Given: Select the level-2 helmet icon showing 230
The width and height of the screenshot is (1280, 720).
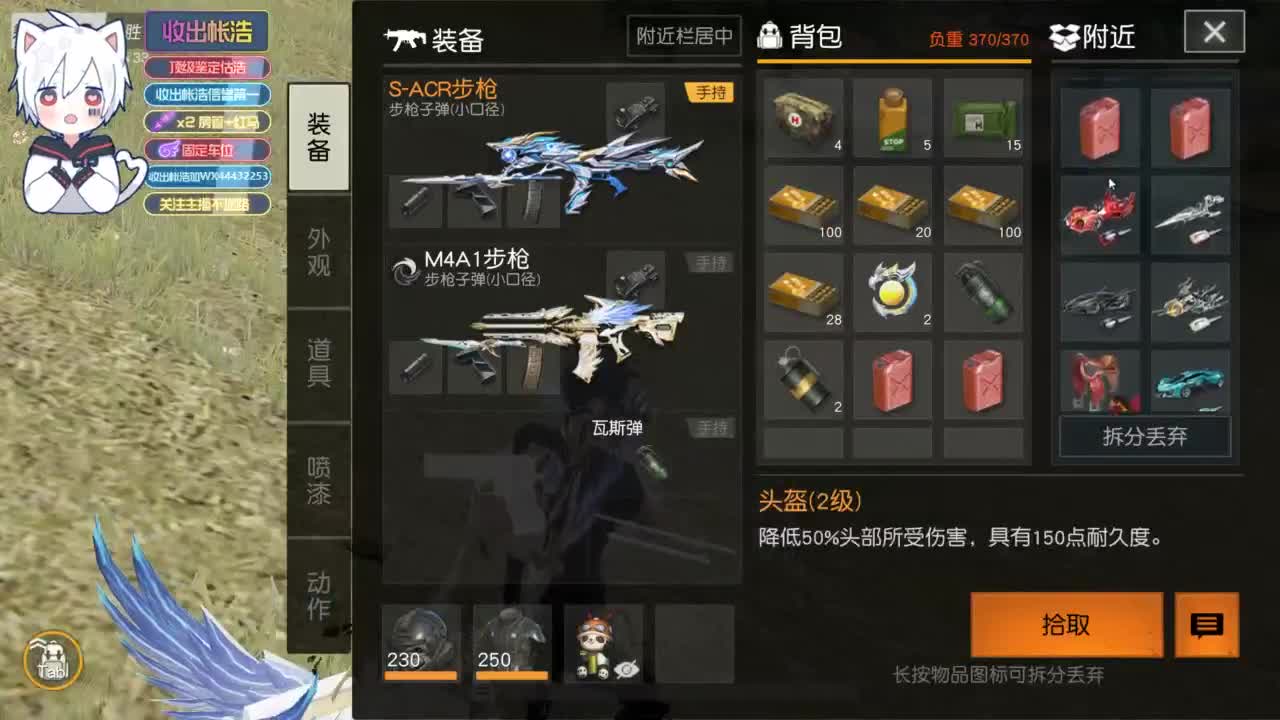Looking at the screenshot, I should coord(420,640).
